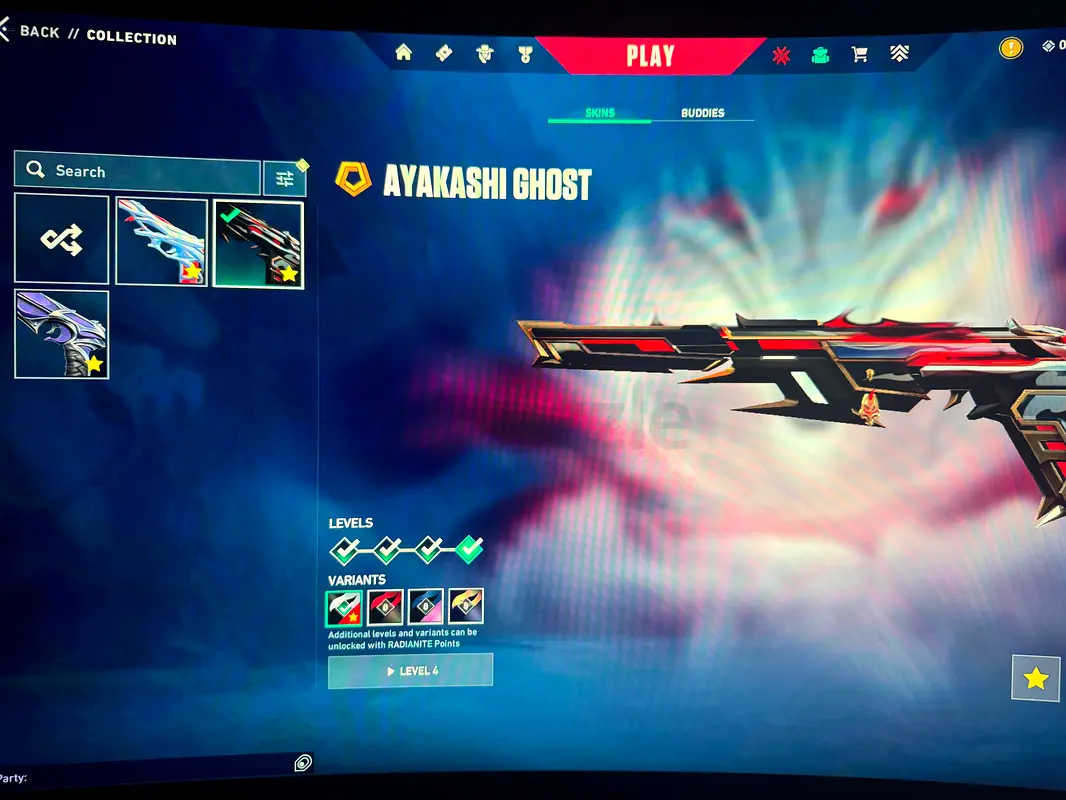Choose the blue and pink variant swatch
Viewport: 1066px width, 800px height.
coord(425,607)
